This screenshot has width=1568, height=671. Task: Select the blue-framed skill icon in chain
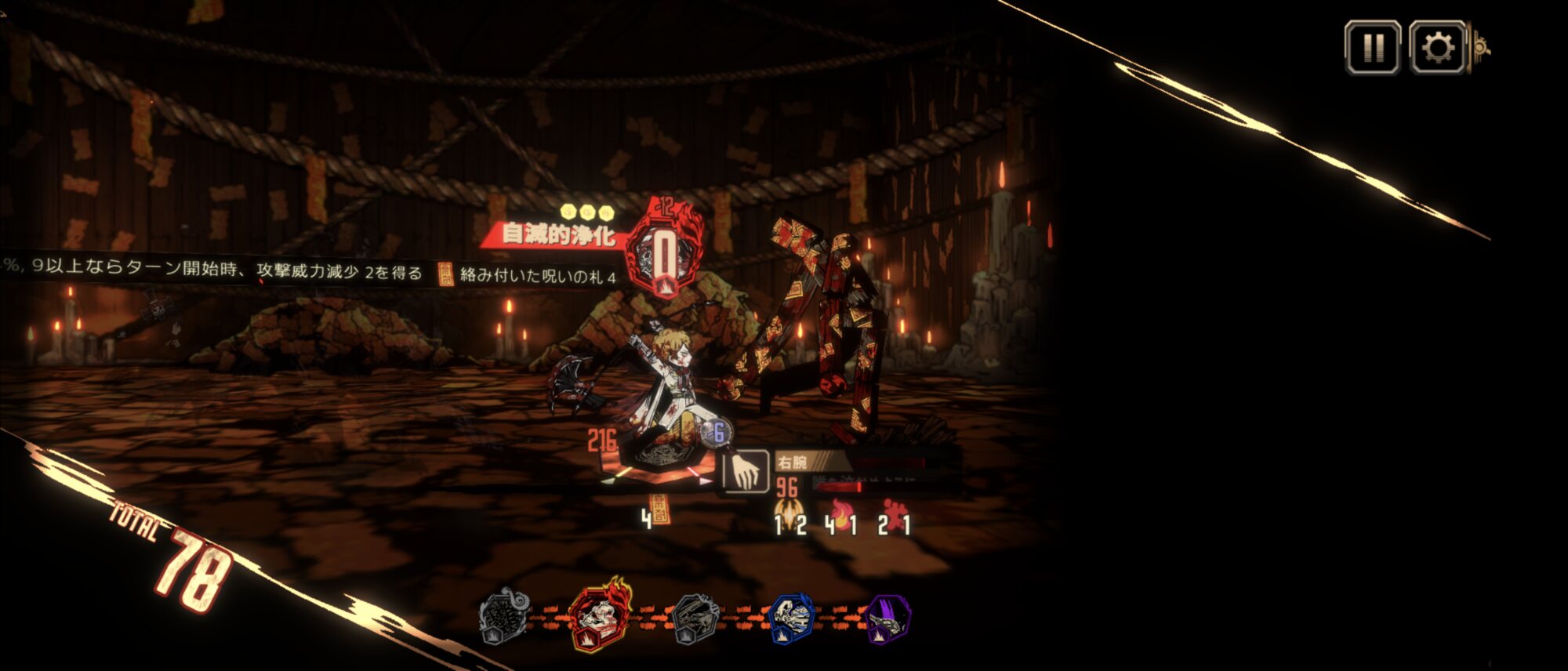[793, 617]
